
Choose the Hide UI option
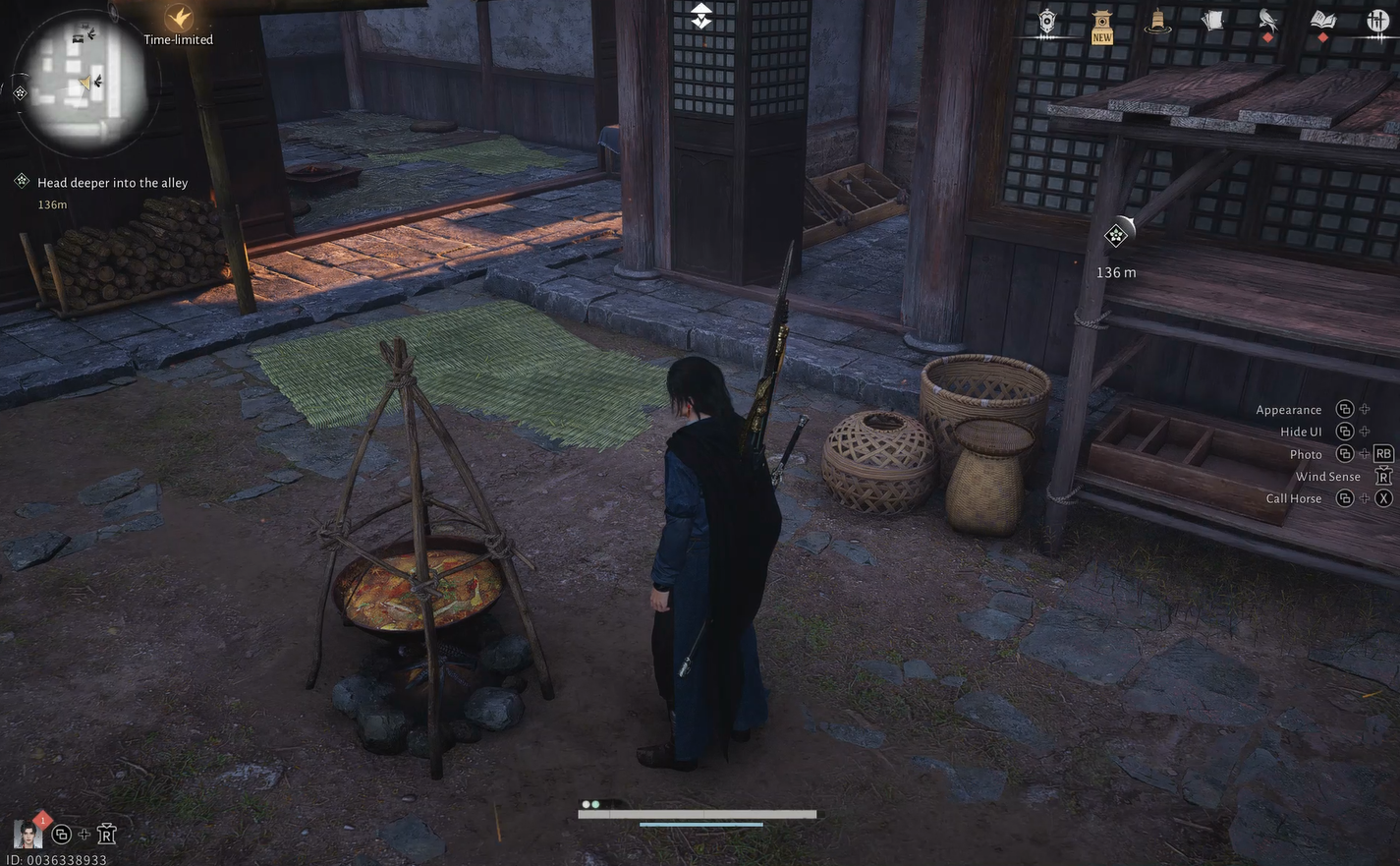(x=1301, y=432)
